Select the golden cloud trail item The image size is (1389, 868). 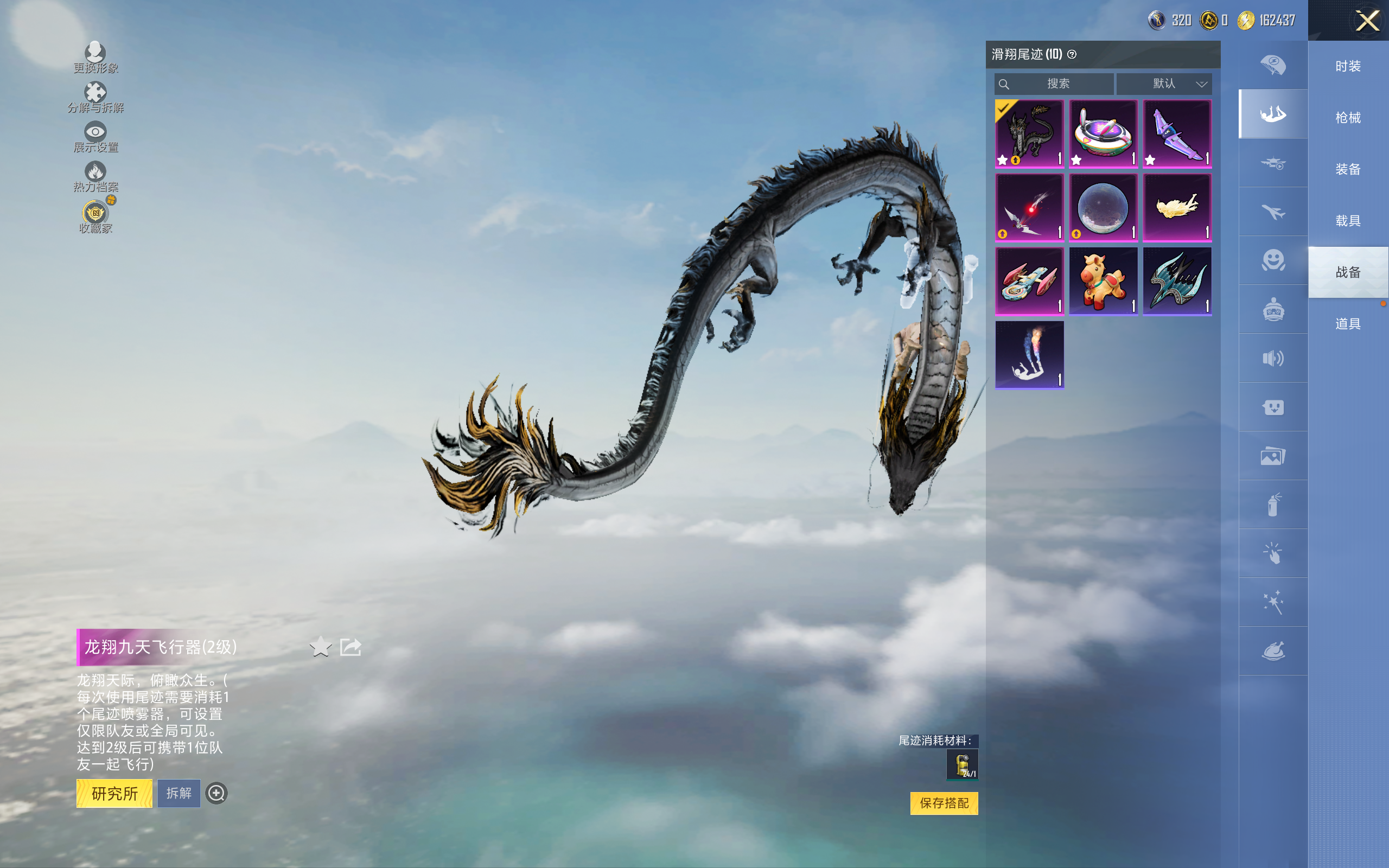(1177, 207)
